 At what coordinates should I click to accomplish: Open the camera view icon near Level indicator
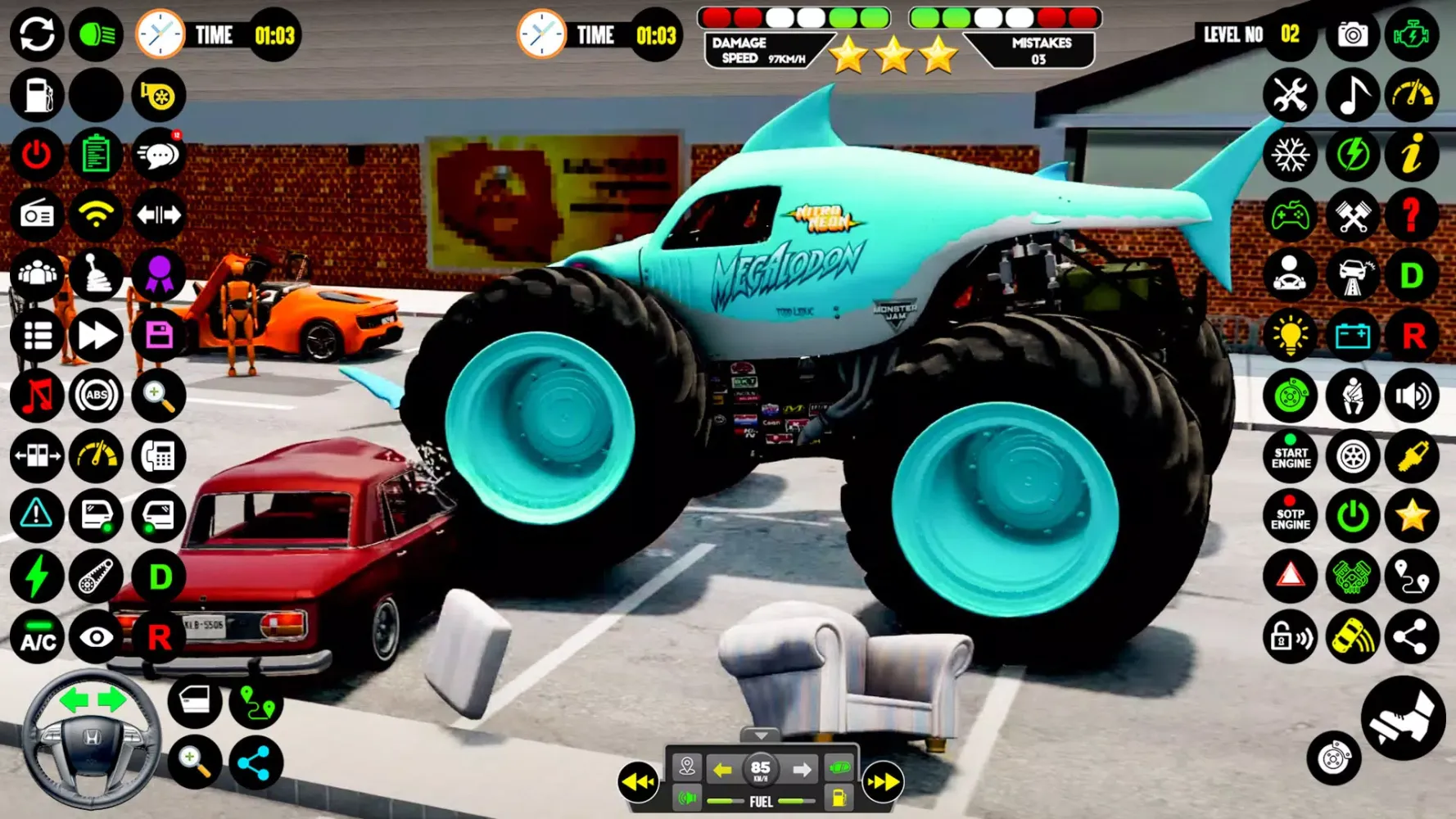pos(1351,34)
